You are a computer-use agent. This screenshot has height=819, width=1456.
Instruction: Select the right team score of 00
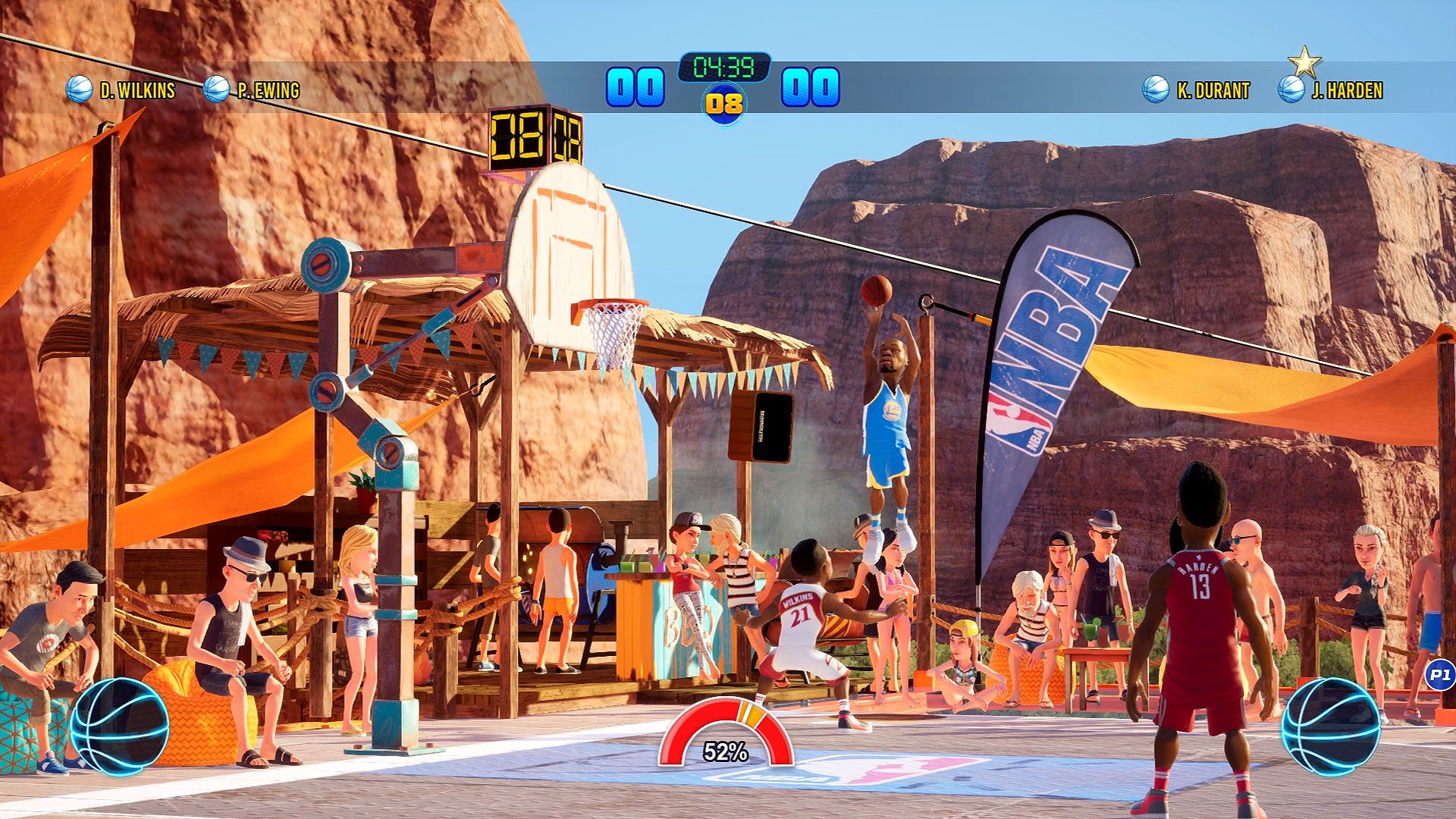[811, 86]
